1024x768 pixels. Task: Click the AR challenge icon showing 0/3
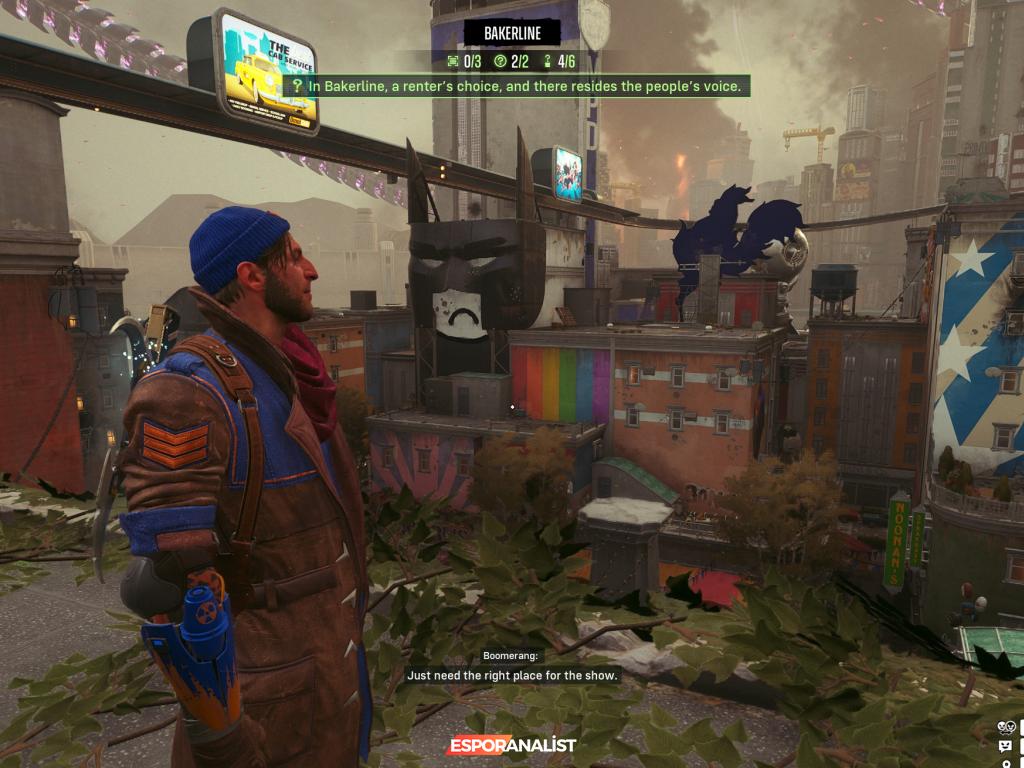point(453,62)
